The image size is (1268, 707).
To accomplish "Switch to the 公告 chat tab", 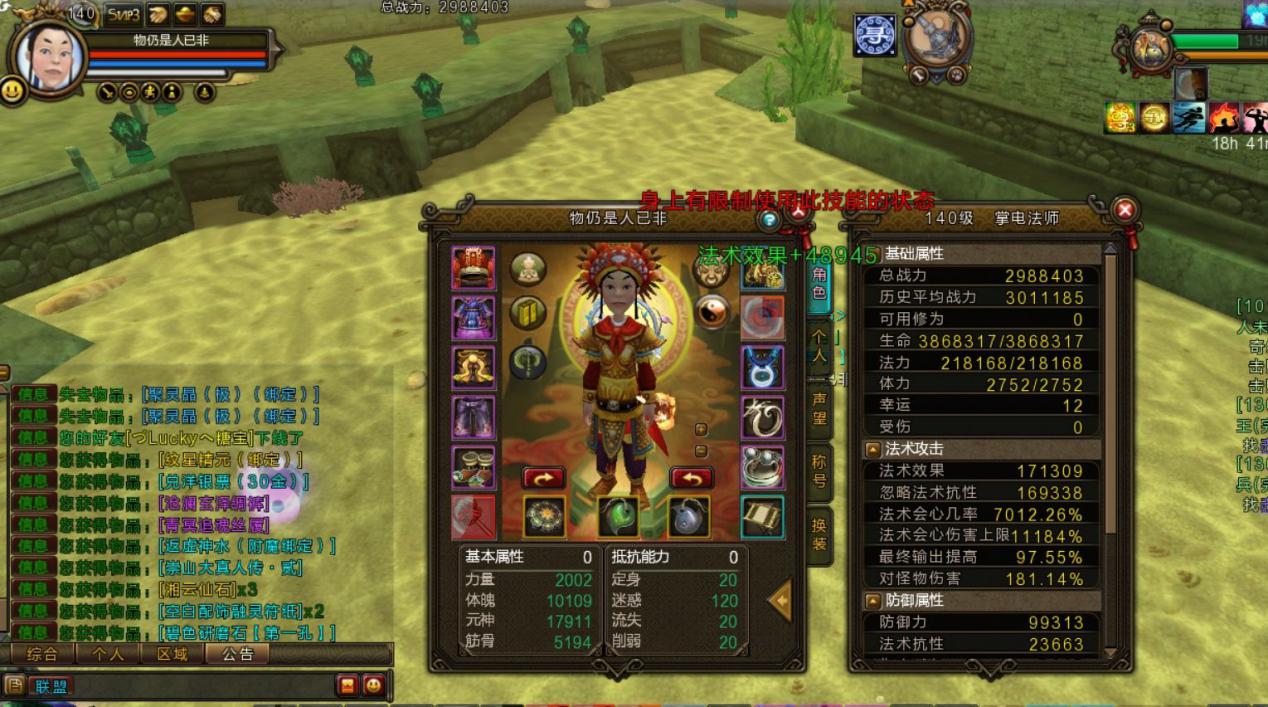I will (238, 654).
